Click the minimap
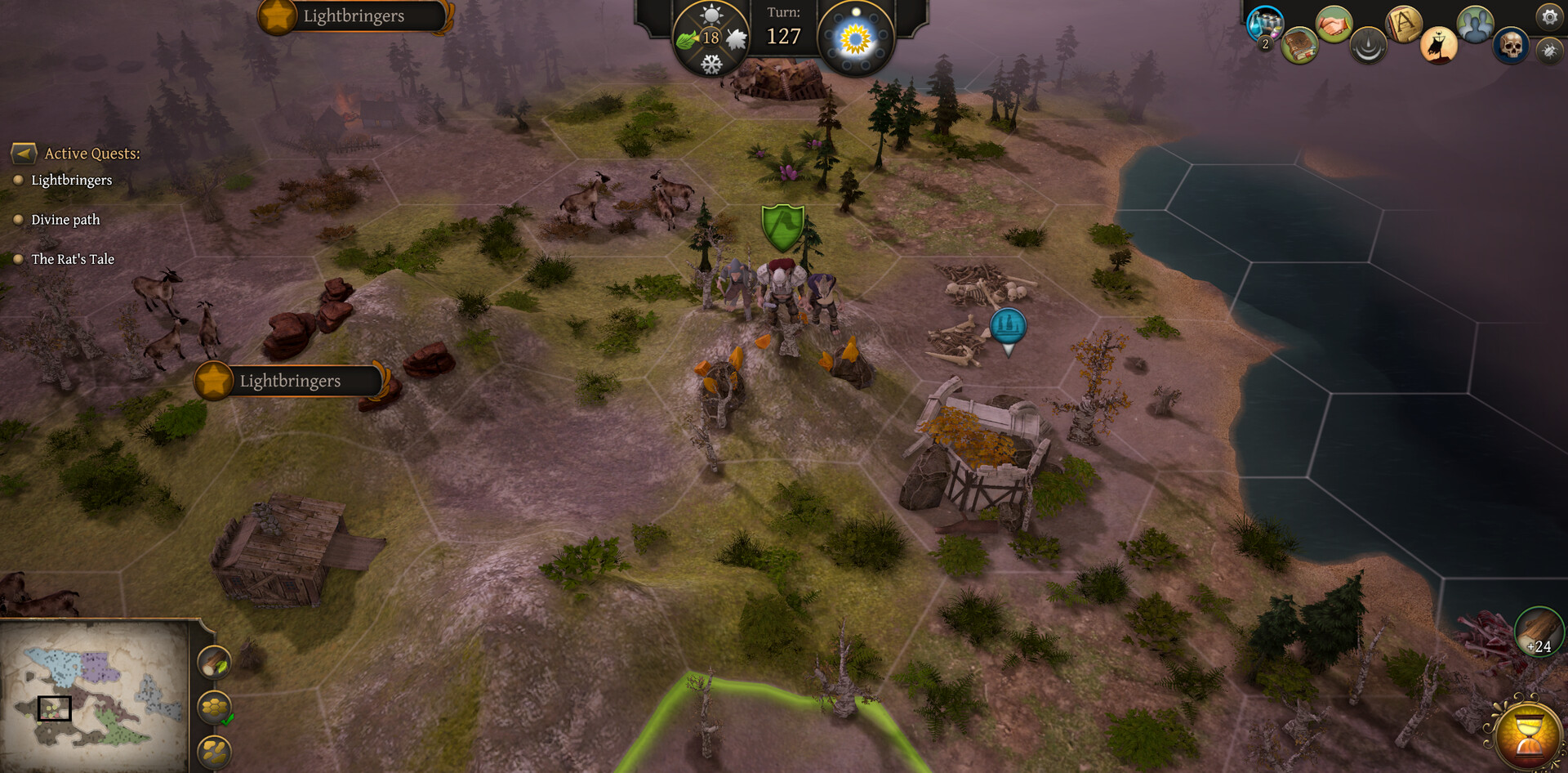The image size is (1568, 773). point(94,695)
